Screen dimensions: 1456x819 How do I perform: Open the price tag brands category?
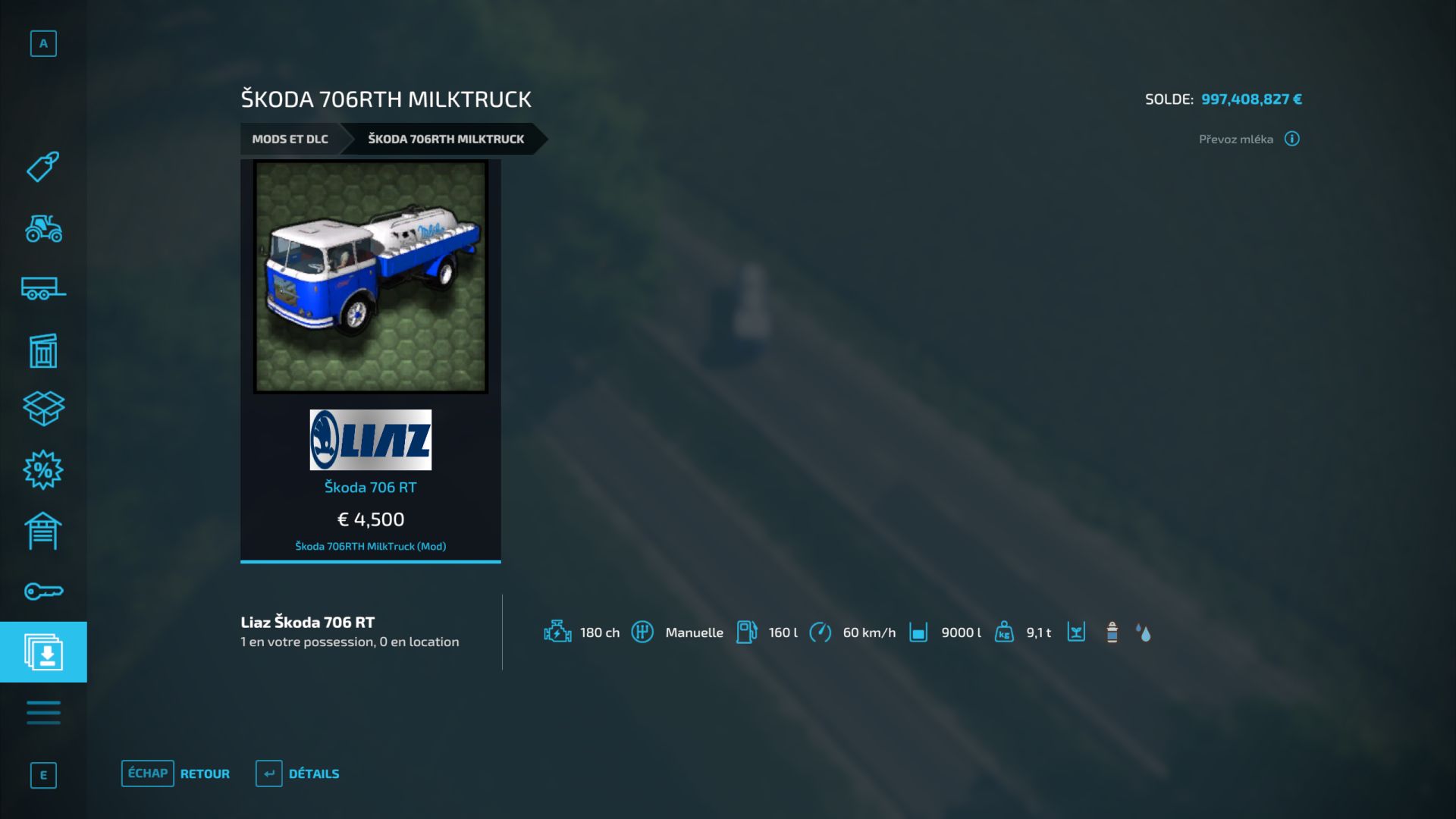click(x=43, y=167)
